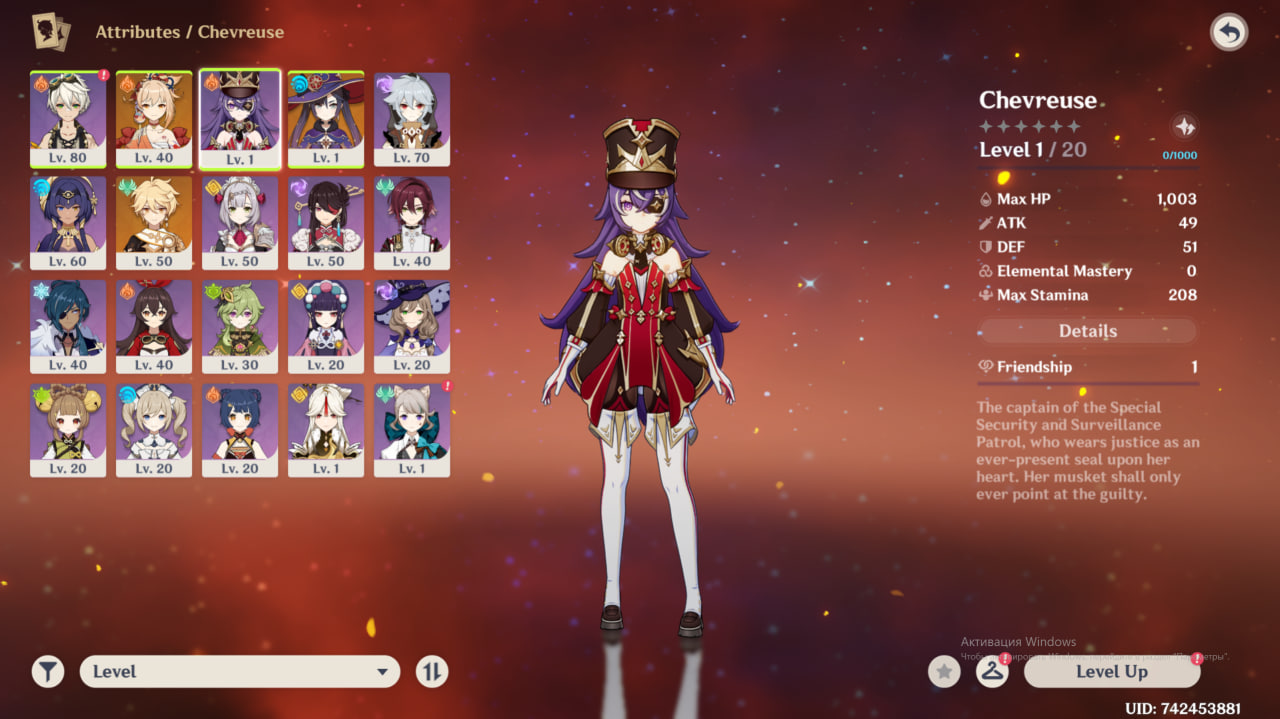Select Bennett's Lv. 80 portrait

pyautogui.click(x=68, y=118)
